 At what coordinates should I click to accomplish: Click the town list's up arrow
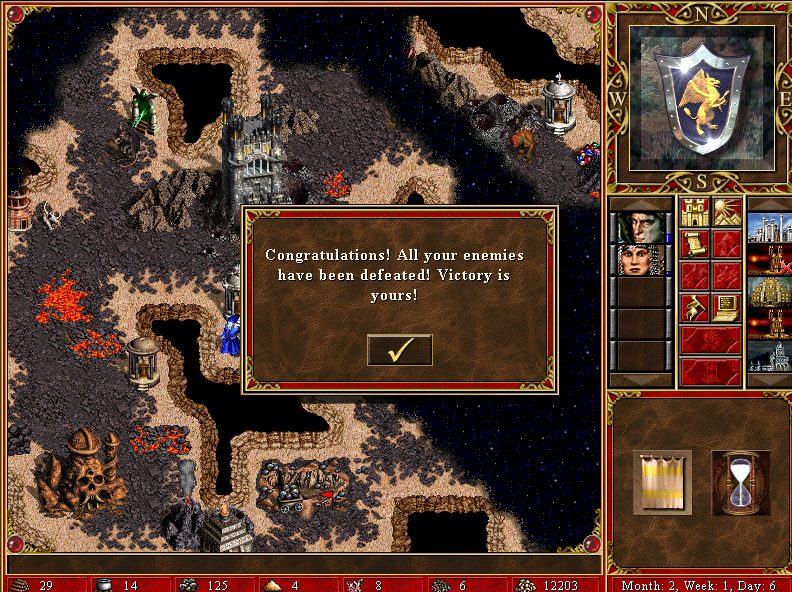point(769,203)
